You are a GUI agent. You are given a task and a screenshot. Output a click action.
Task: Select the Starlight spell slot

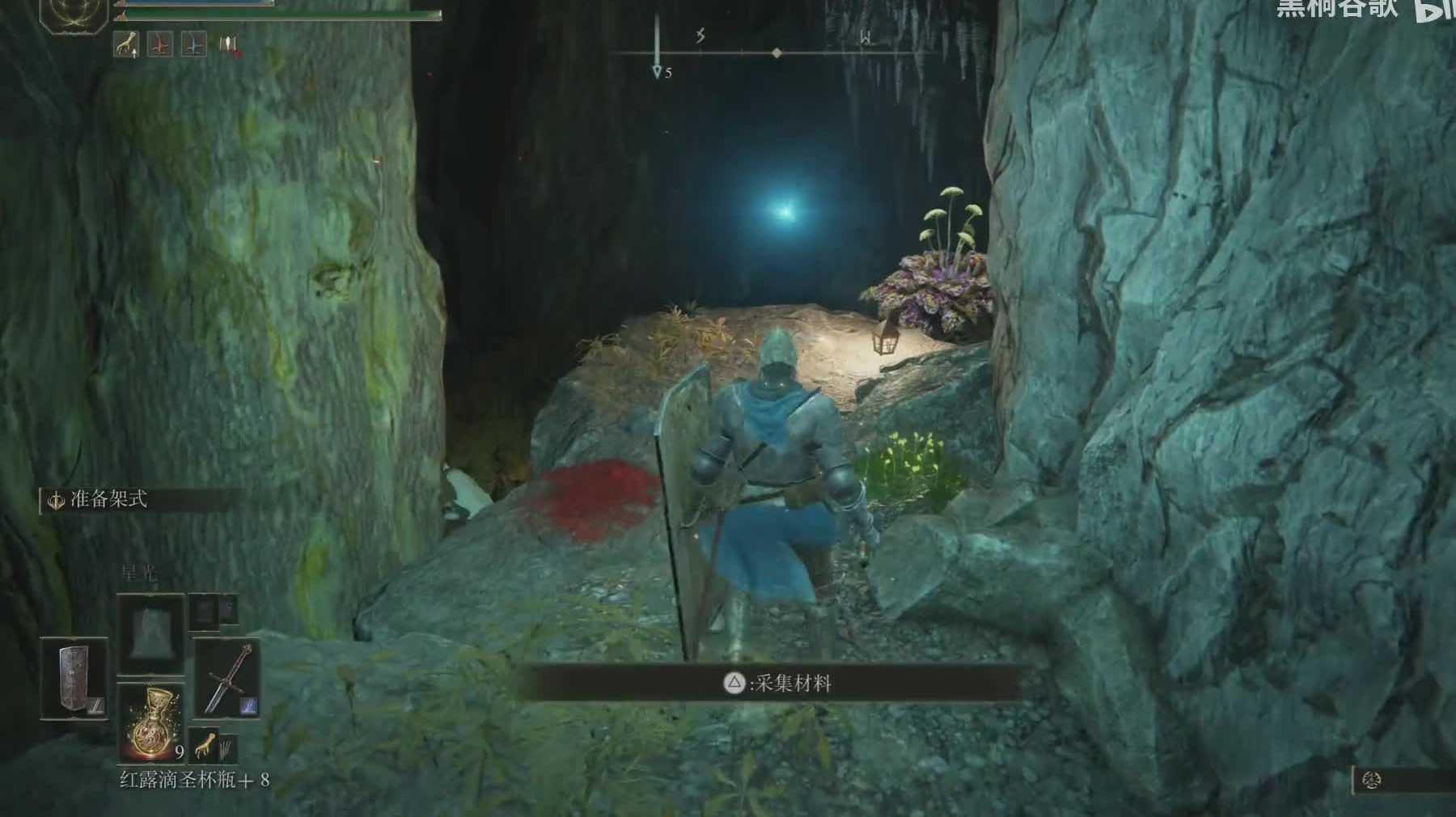[150, 633]
